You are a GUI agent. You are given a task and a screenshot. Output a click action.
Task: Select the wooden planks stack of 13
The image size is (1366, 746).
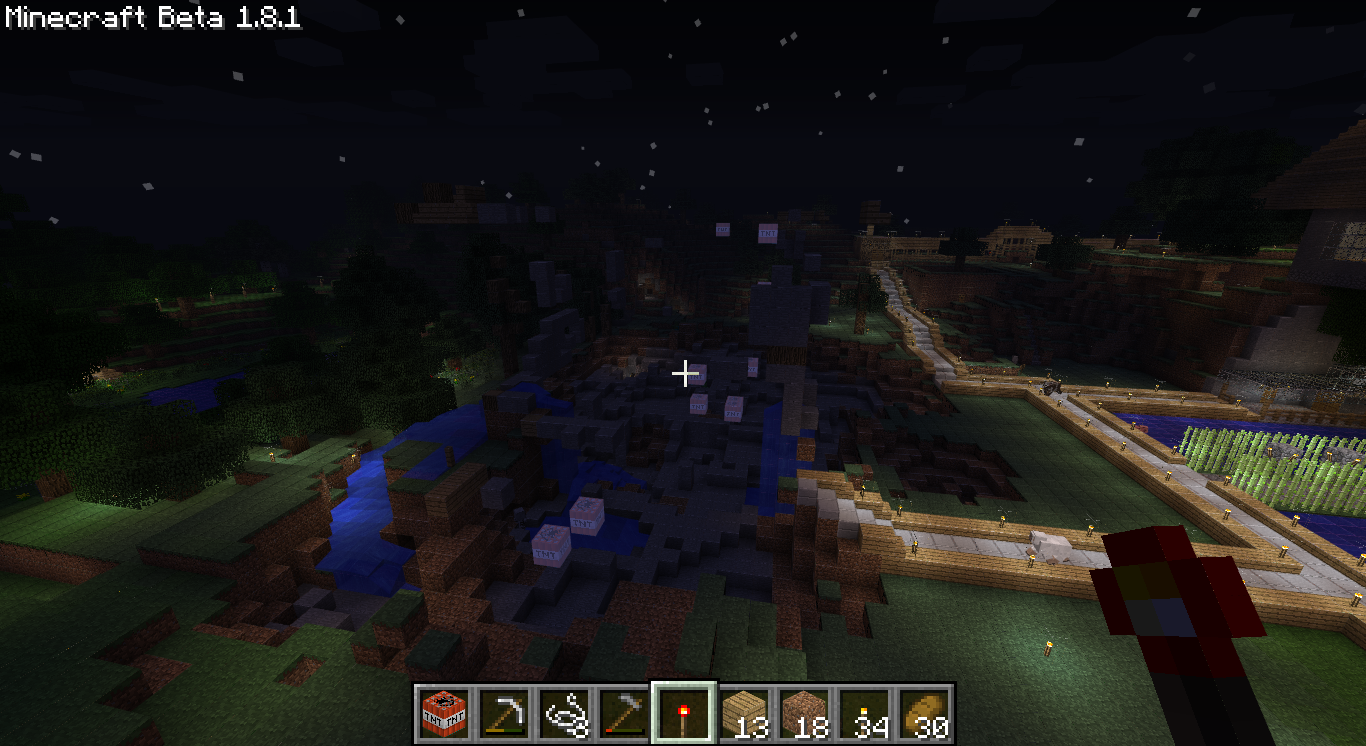click(x=744, y=713)
